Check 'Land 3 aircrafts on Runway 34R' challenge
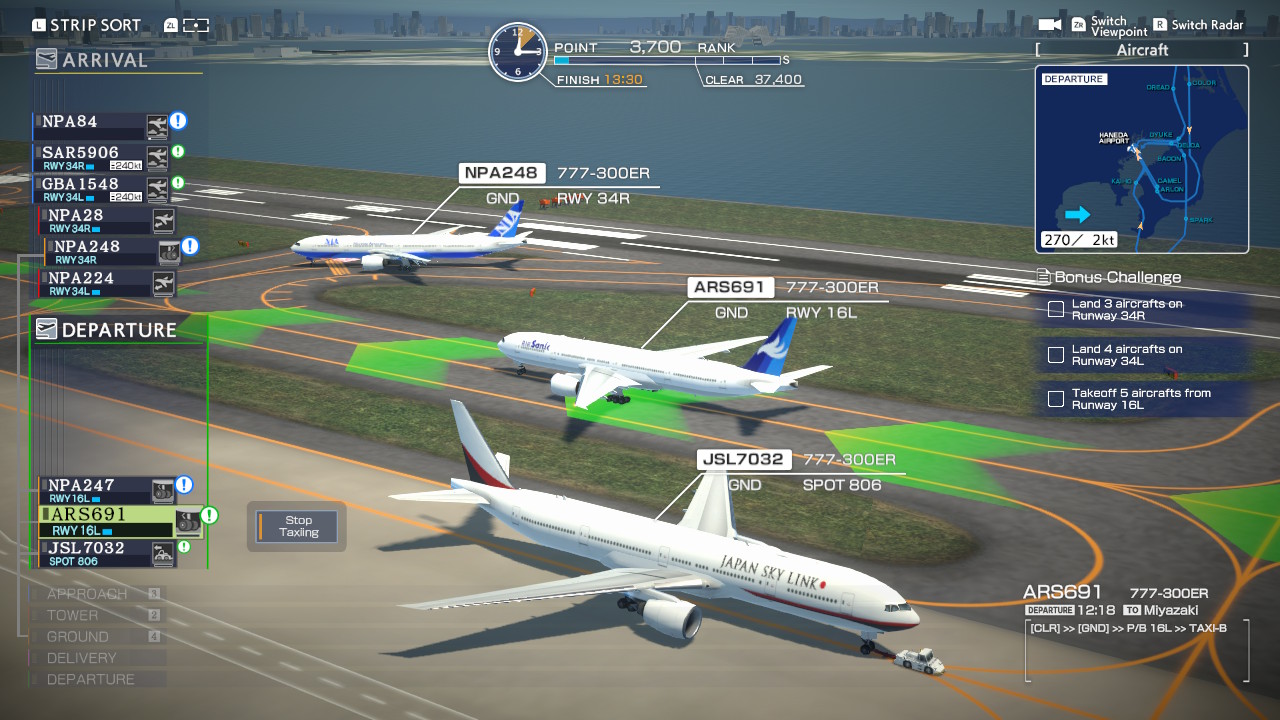 1055,310
